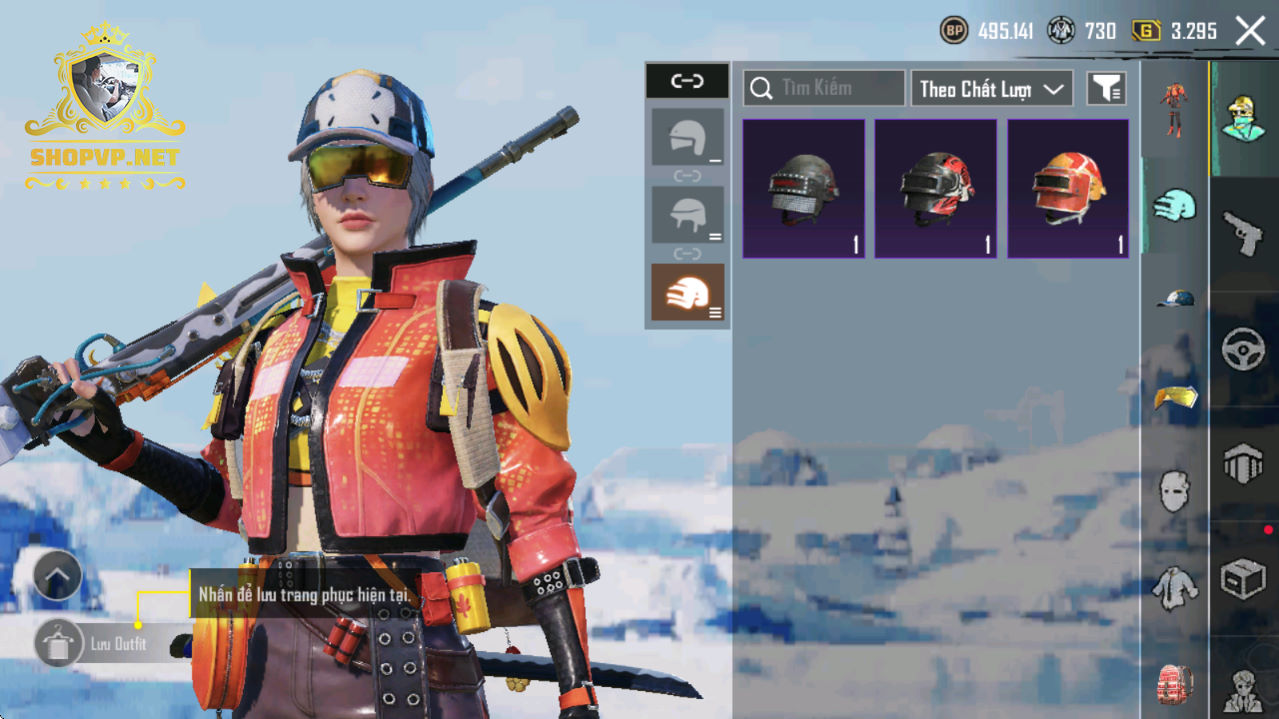1279x719 pixels.
Task: Expand the round up-arrow button
Action: 57,575
